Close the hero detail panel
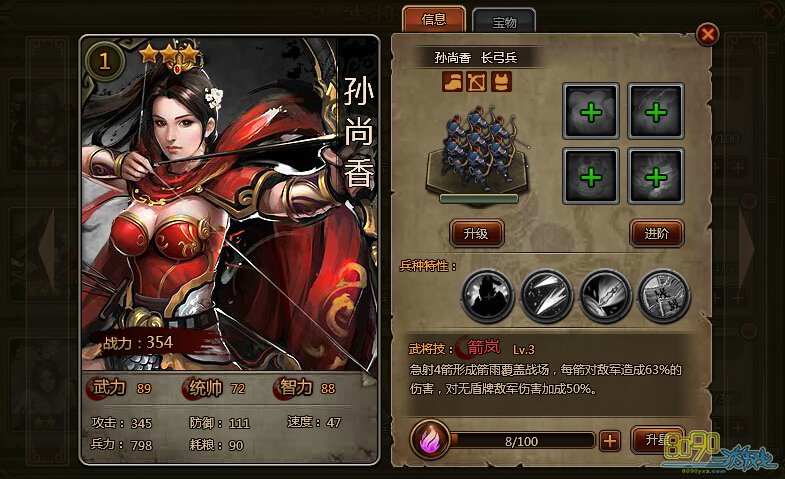Viewport: 785px width, 479px height. (708, 35)
